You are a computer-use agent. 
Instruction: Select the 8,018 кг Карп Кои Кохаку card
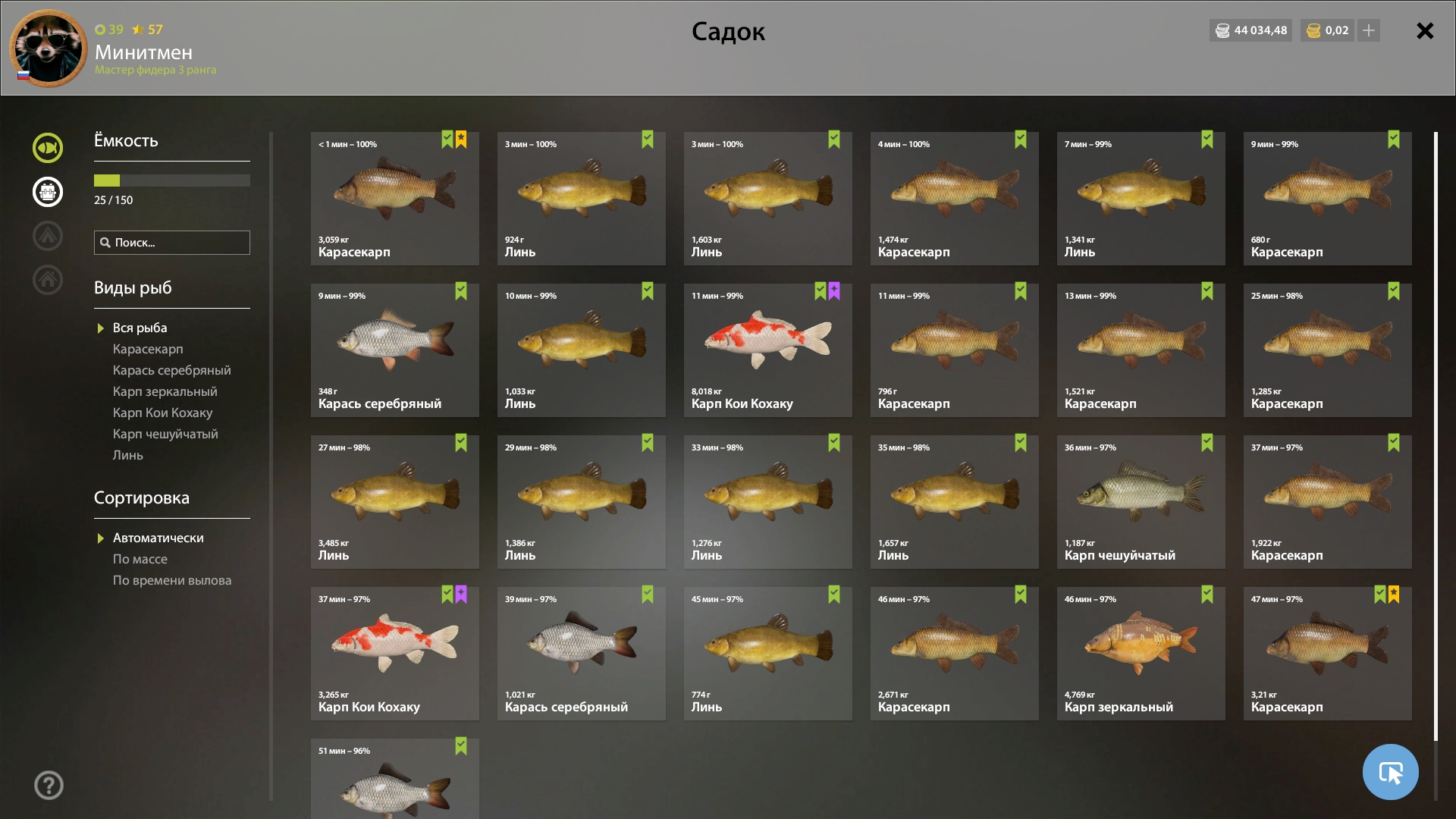767,350
